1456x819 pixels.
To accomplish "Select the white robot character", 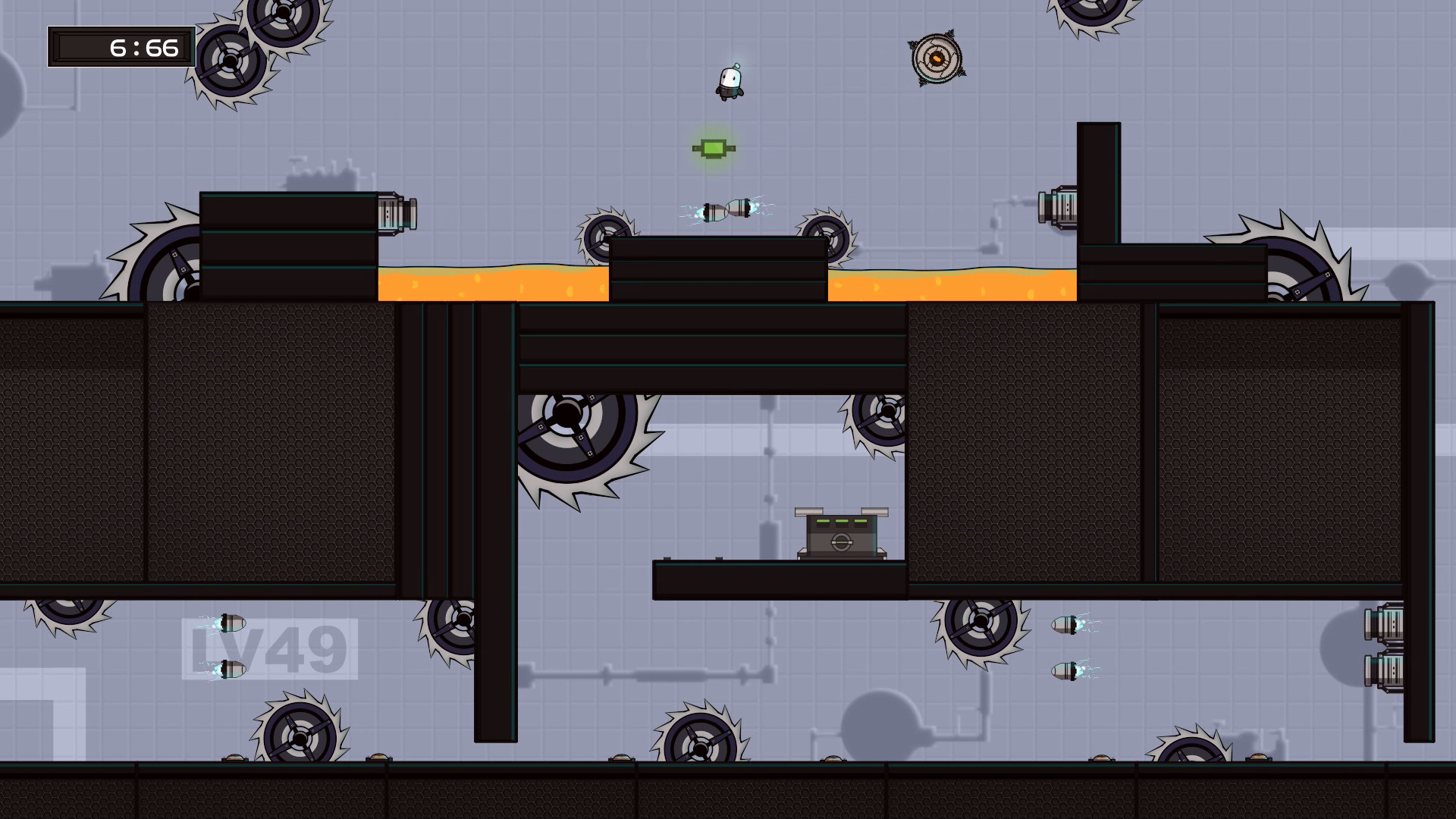I will [729, 83].
